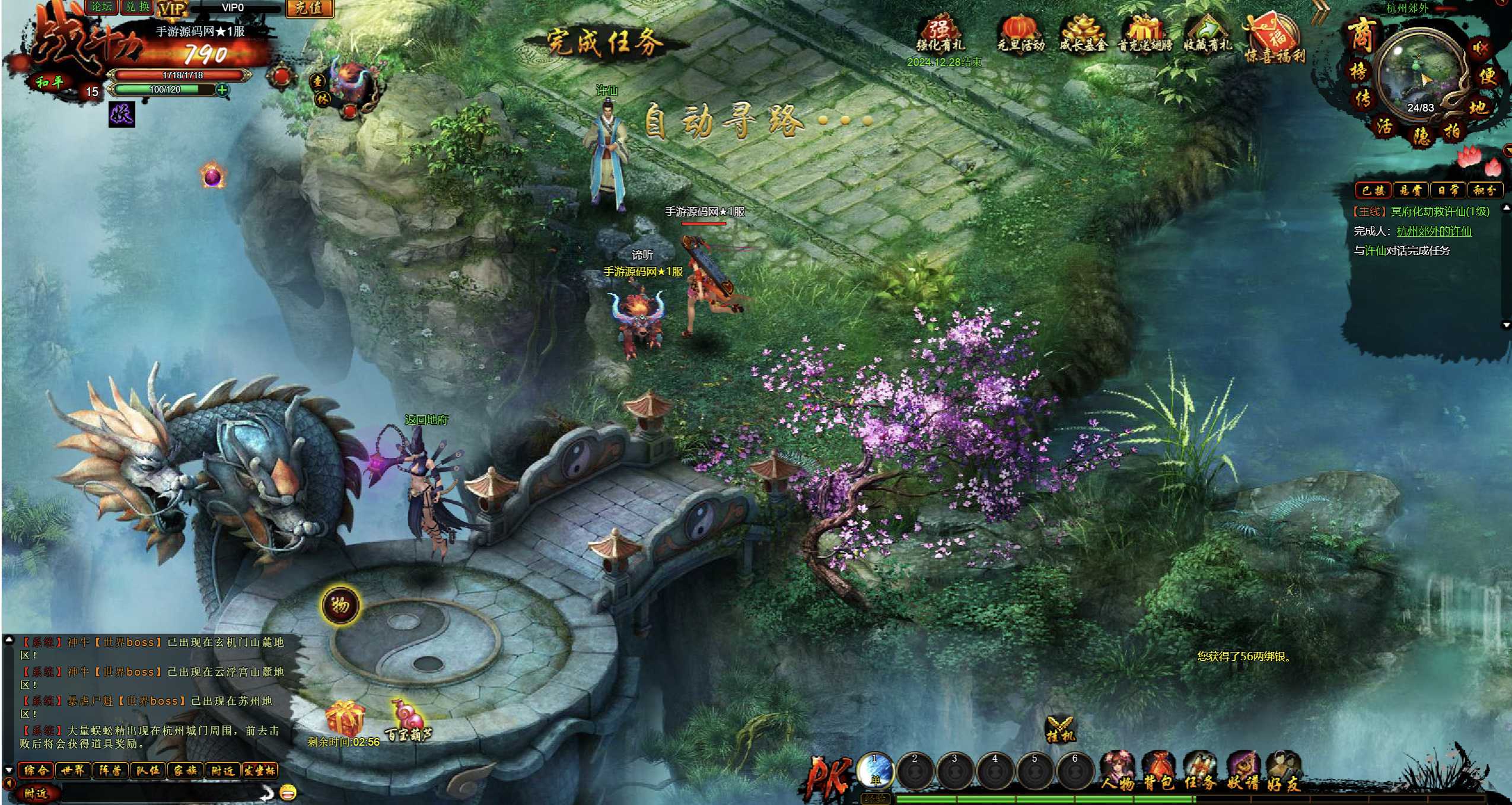
Task: Open the 成长基金 growth fund
Action: point(1083,33)
